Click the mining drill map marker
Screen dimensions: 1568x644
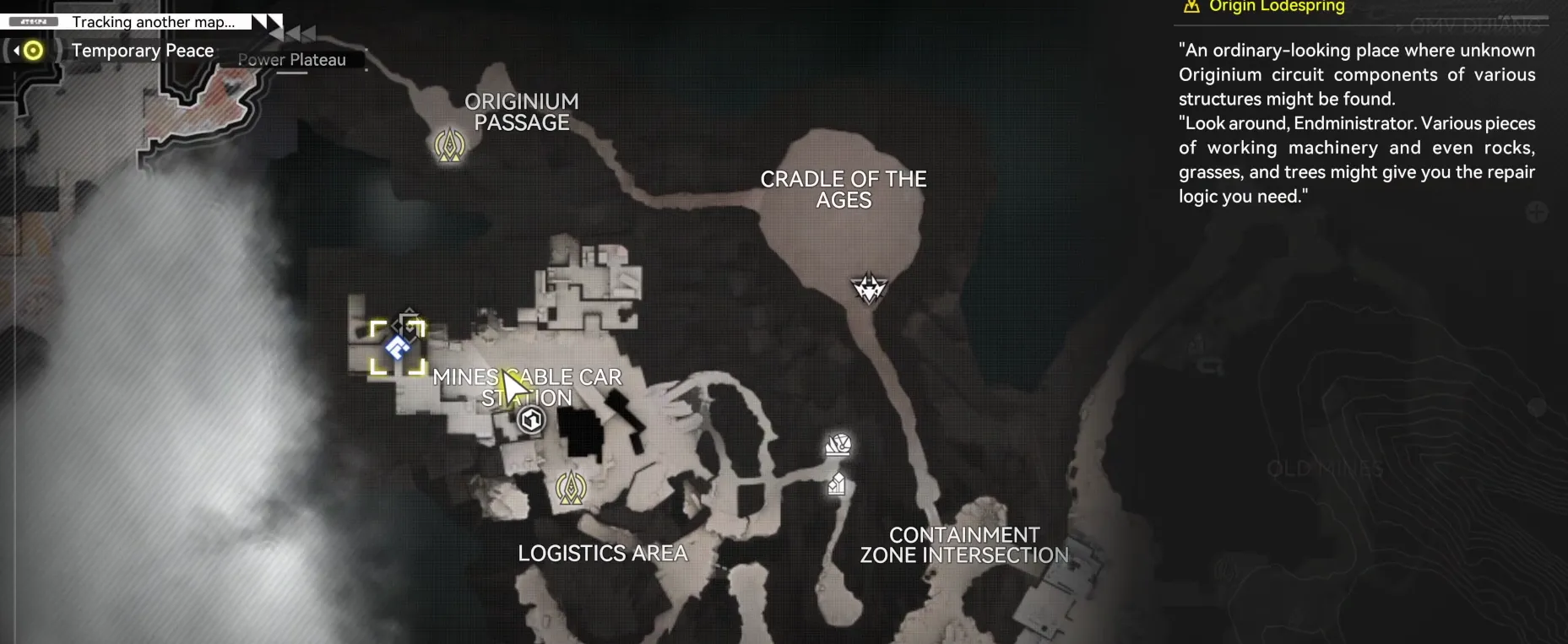pos(838,445)
